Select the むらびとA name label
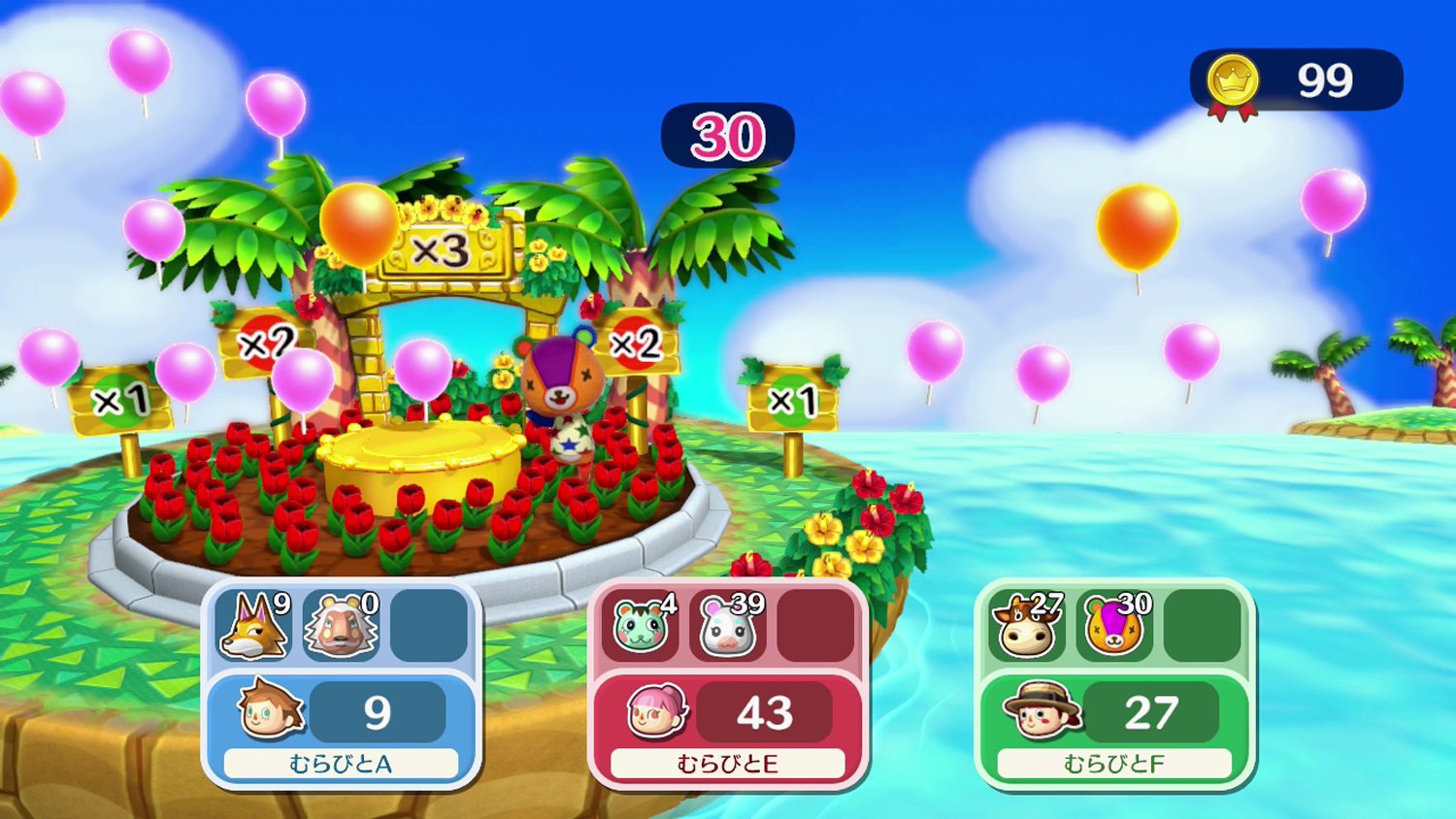The width and height of the screenshot is (1456, 819). pyautogui.click(x=341, y=765)
